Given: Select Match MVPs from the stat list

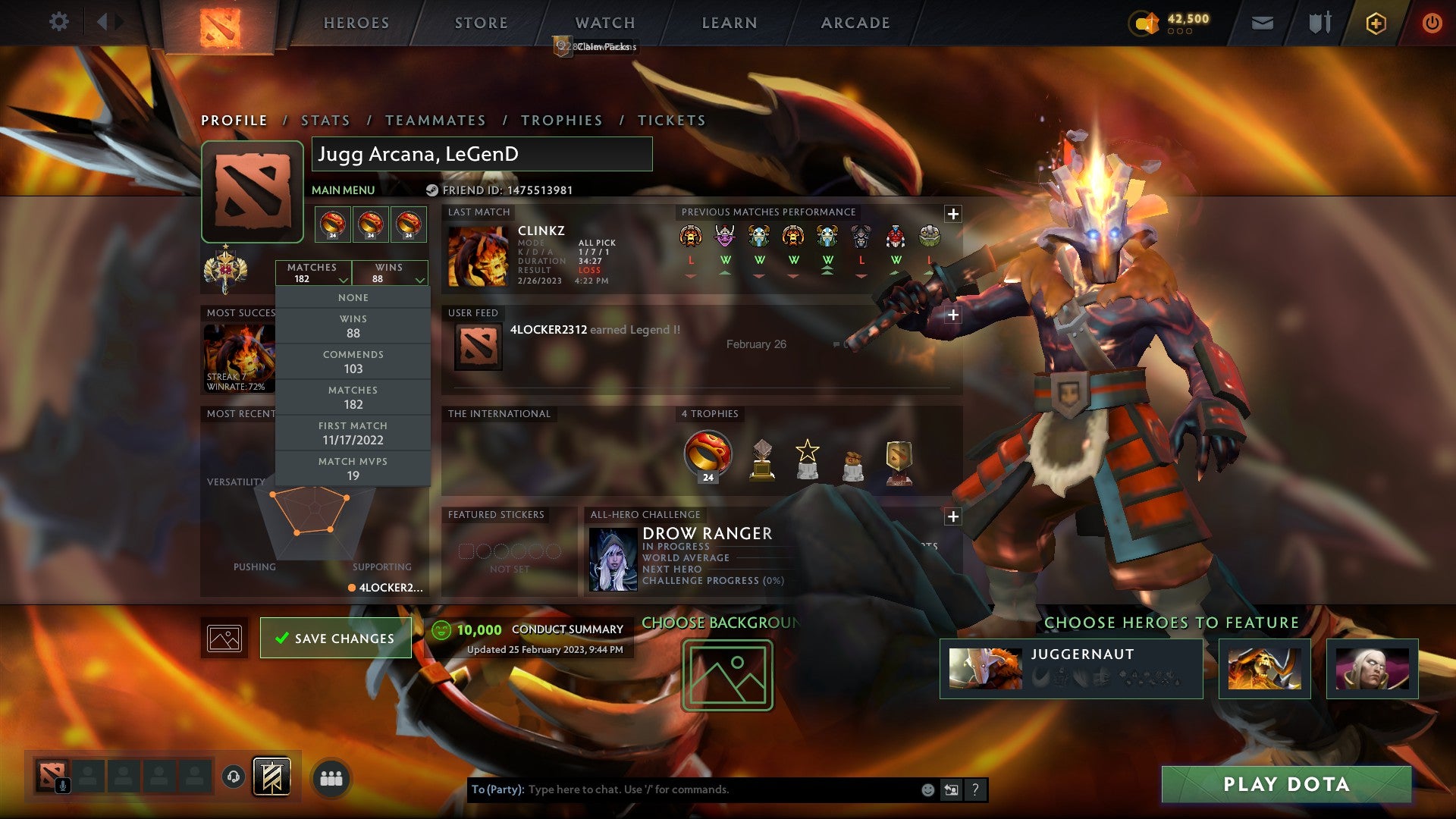Looking at the screenshot, I should [353, 467].
